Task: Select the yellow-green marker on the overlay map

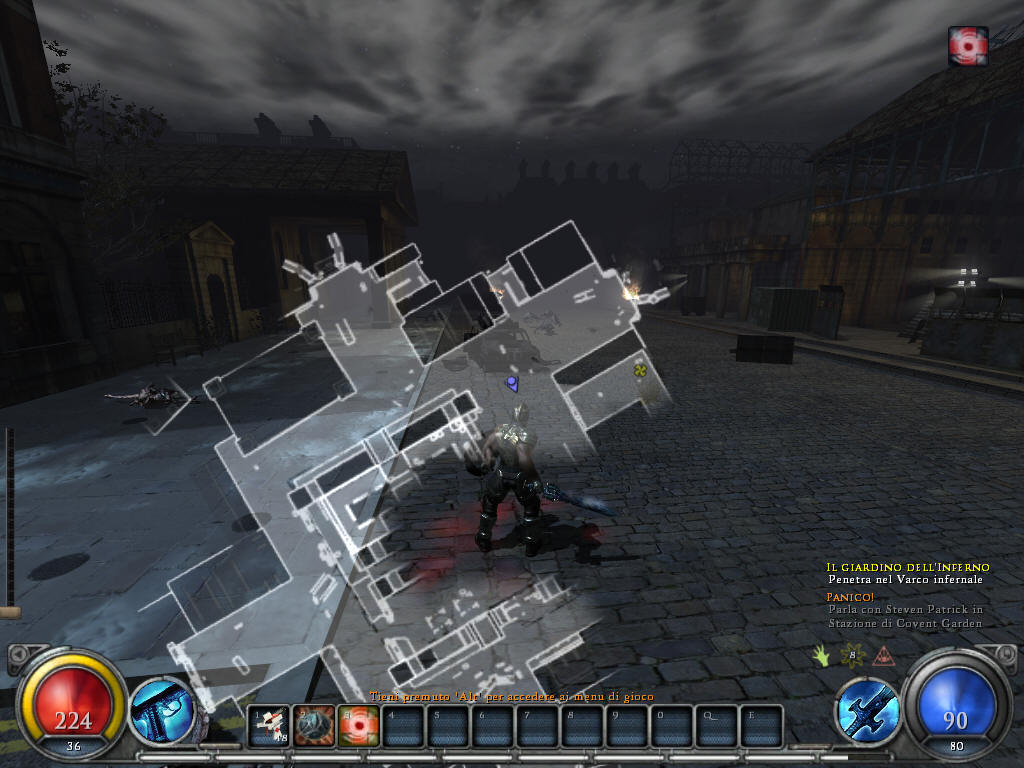Action: tap(640, 371)
